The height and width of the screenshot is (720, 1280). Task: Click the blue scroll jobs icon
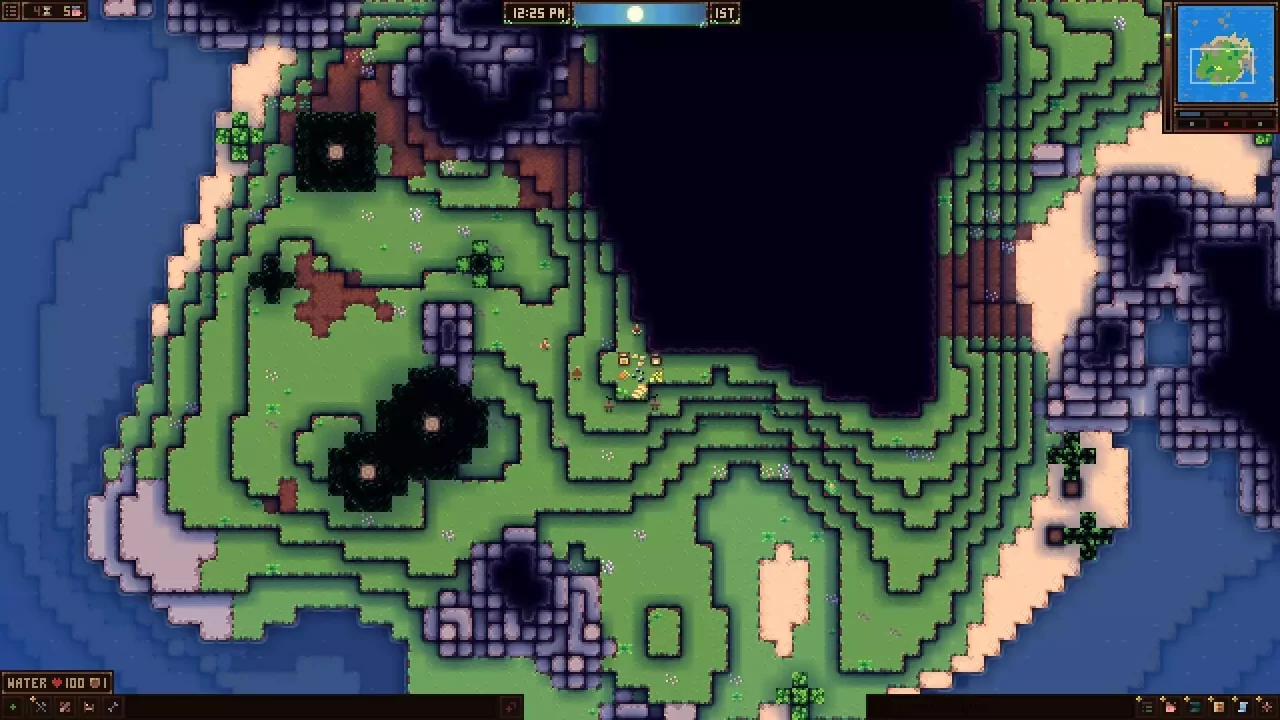[x=1242, y=707]
